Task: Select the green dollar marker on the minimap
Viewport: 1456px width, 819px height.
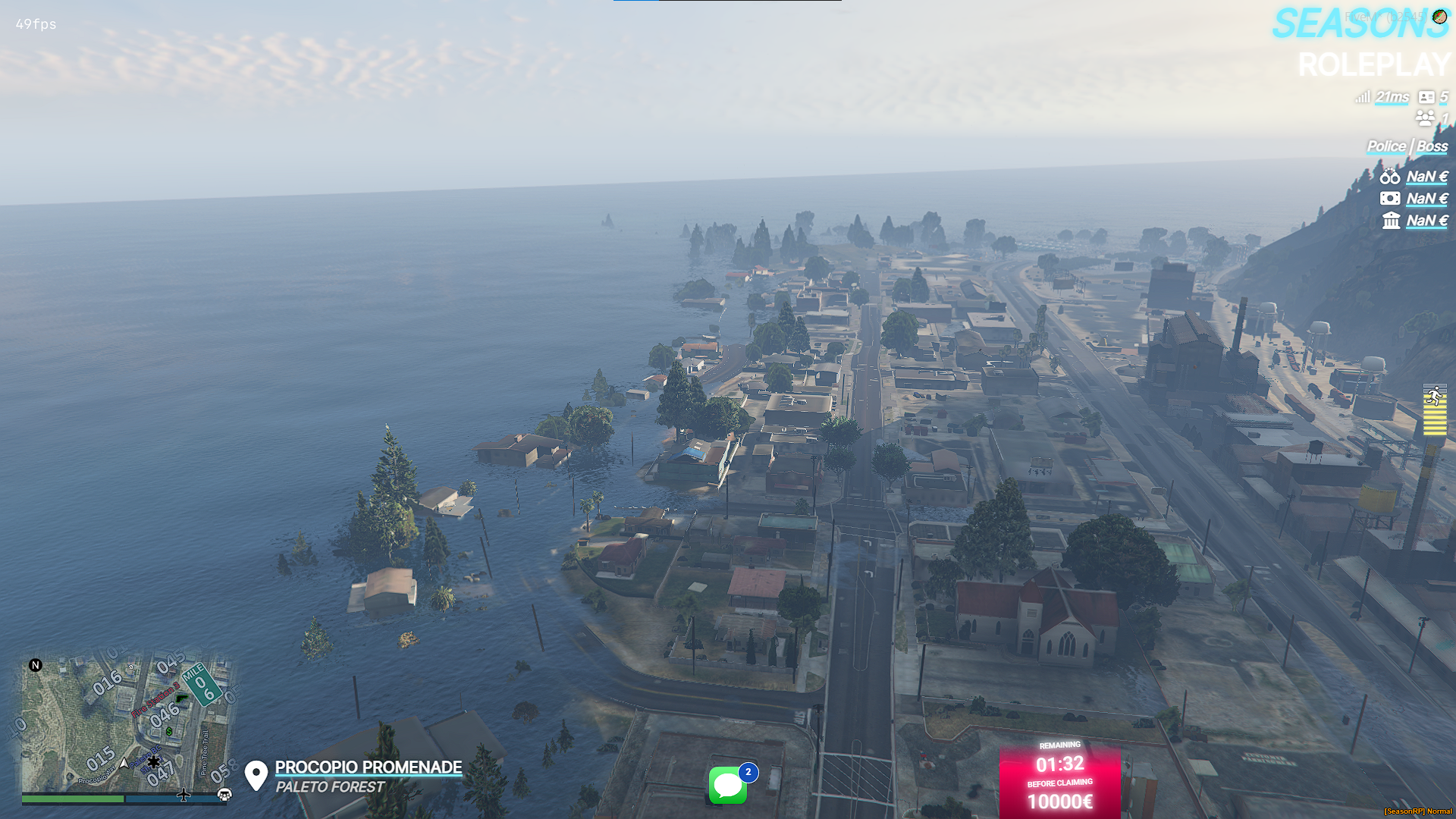Action: coord(169,731)
